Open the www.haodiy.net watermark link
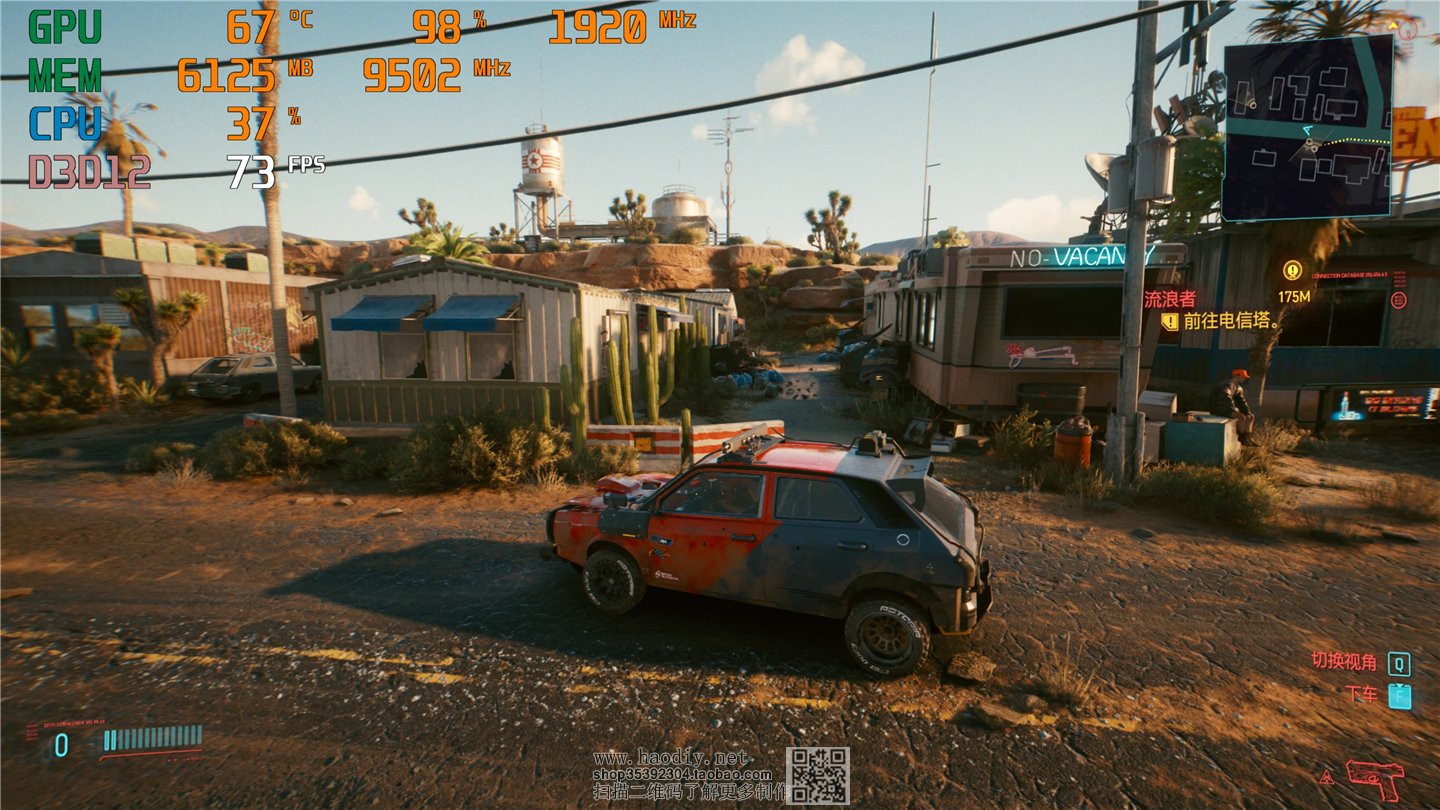 click(669, 757)
